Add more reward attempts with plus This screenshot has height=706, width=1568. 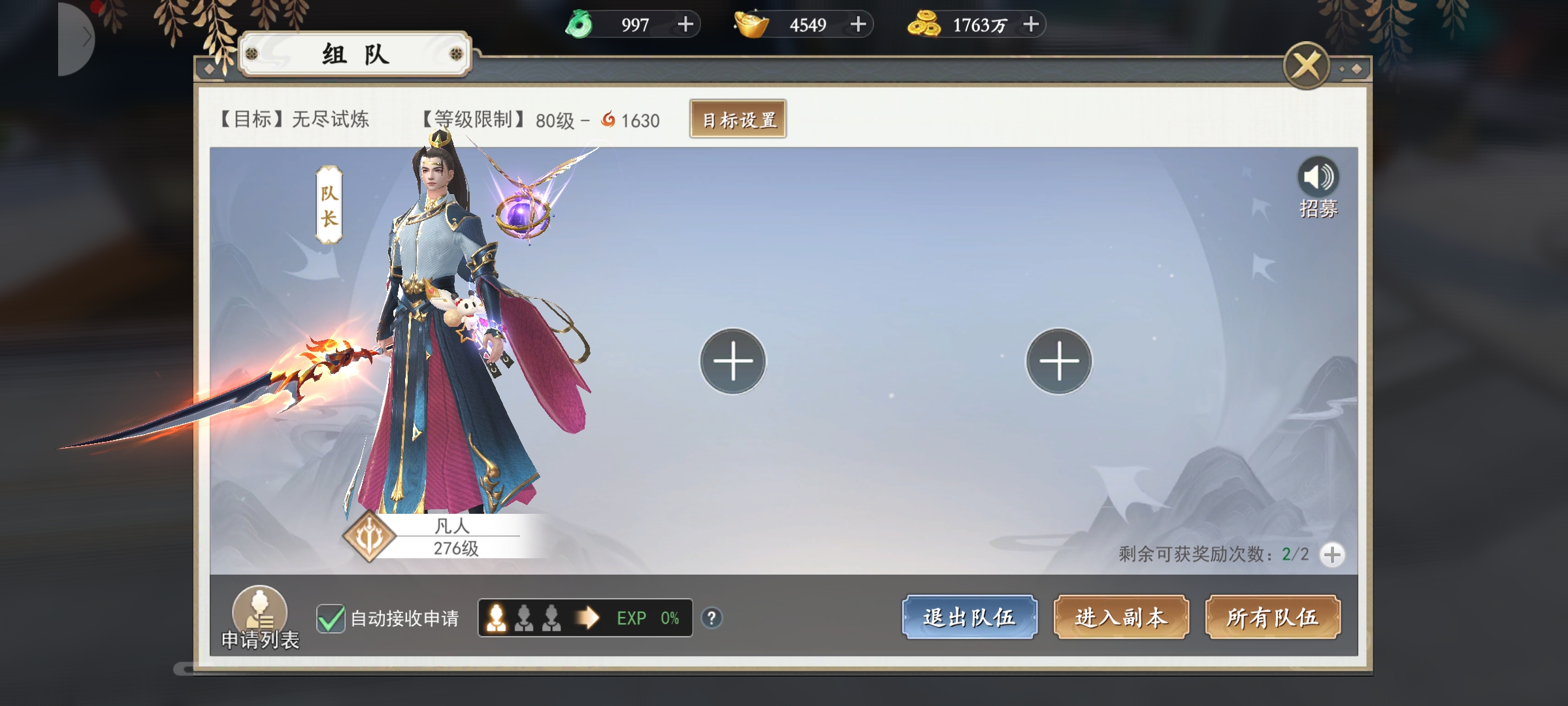(x=1332, y=555)
